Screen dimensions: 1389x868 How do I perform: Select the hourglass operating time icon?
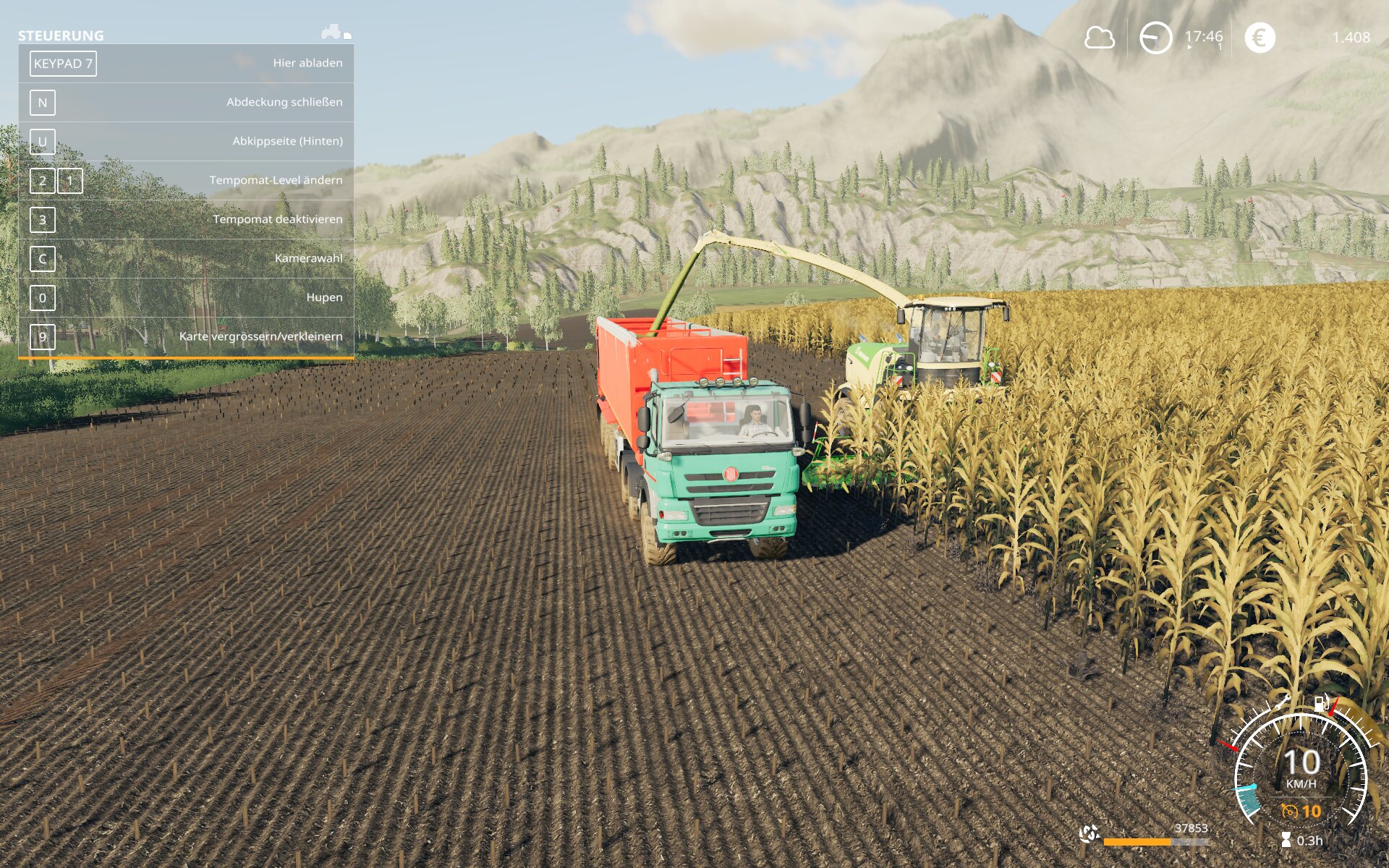click(1286, 840)
